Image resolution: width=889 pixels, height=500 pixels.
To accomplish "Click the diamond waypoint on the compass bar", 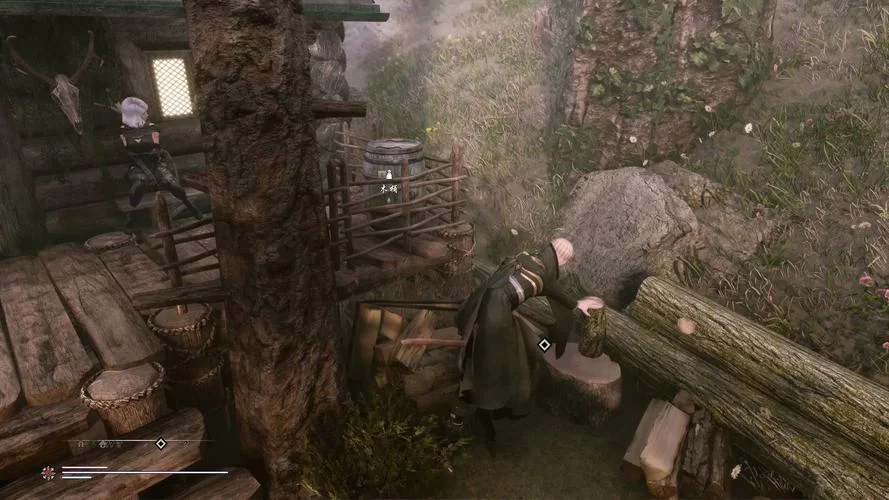I will pos(161,443).
